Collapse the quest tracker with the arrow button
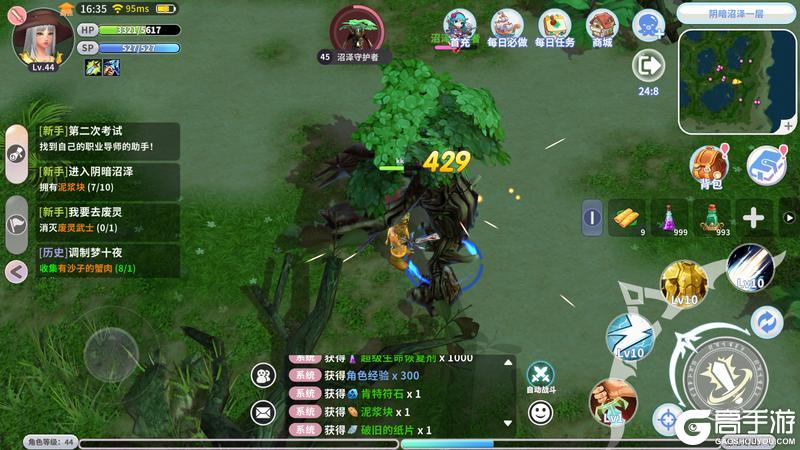Screen dimensions: 800x450 pos(16,270)
